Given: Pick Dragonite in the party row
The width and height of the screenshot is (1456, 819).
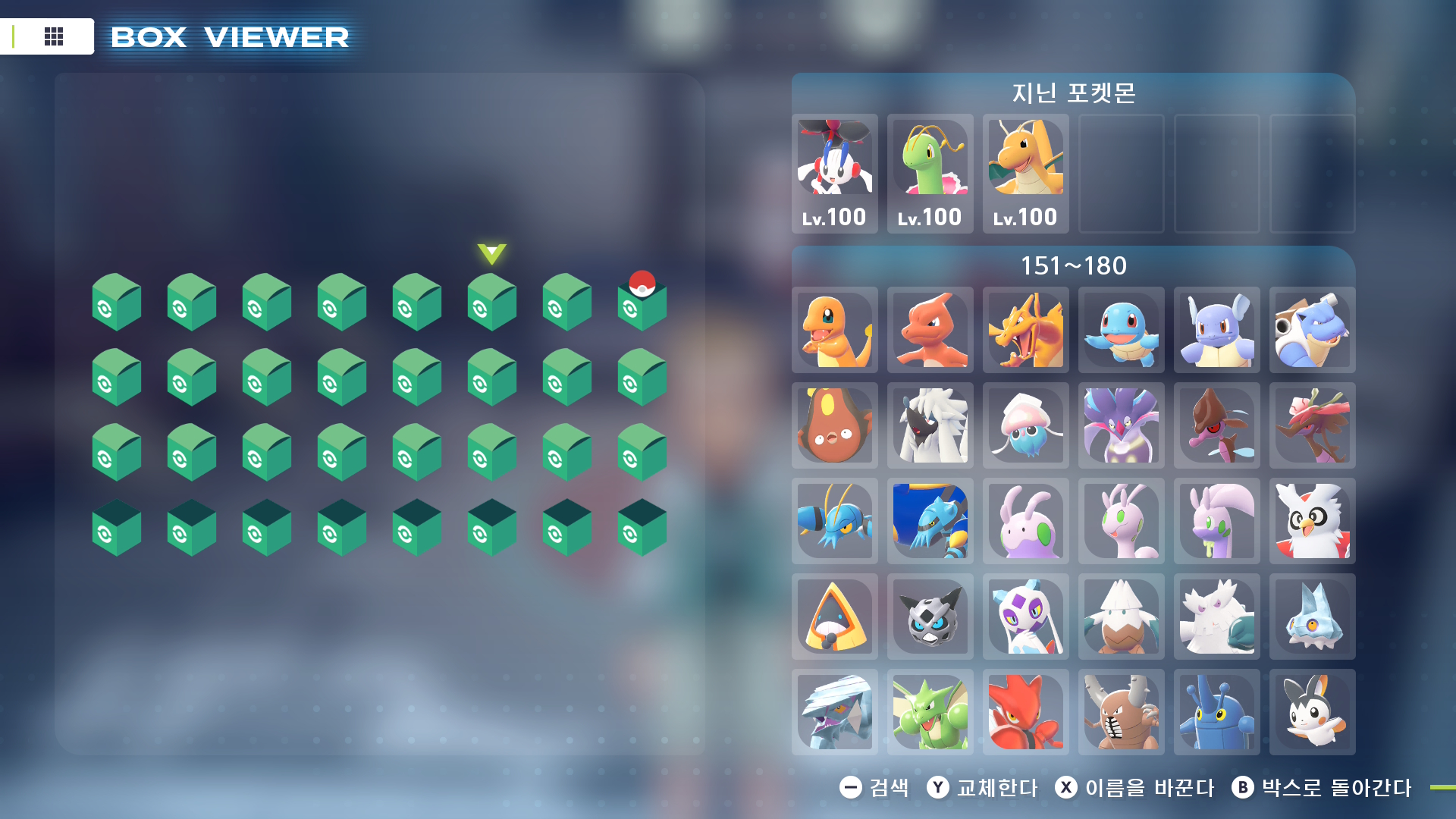Looking at the screenshot, I should pyautogui.click(x=1025, y=173).
